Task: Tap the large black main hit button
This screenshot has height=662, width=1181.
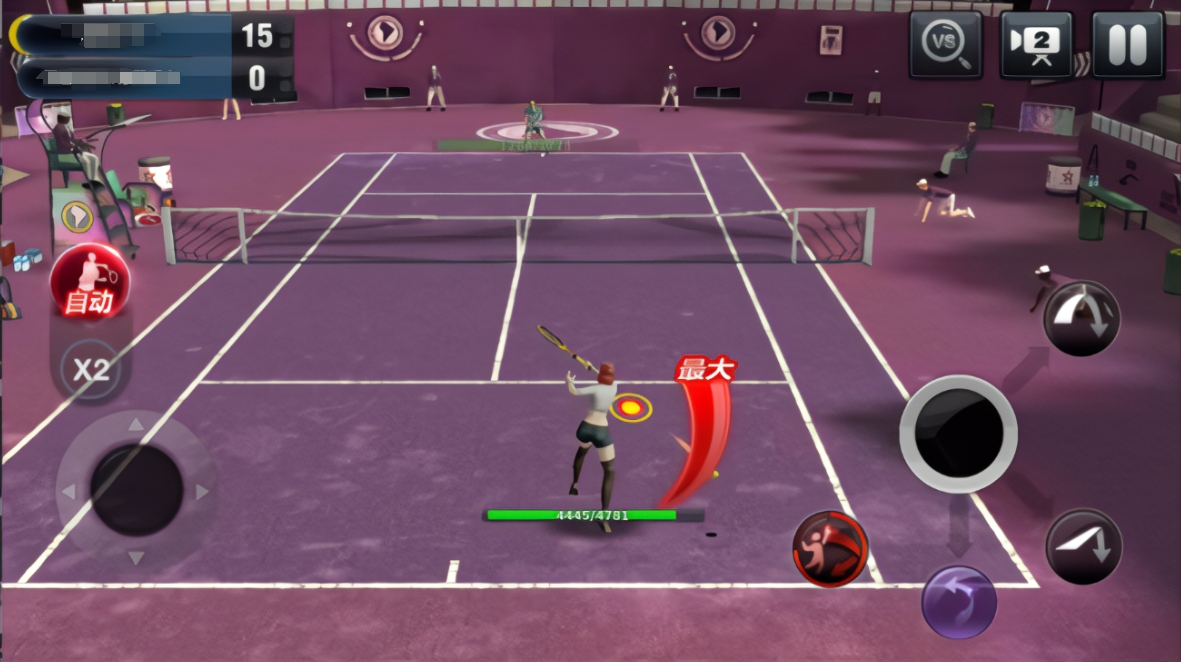Action: coord(958,433)
